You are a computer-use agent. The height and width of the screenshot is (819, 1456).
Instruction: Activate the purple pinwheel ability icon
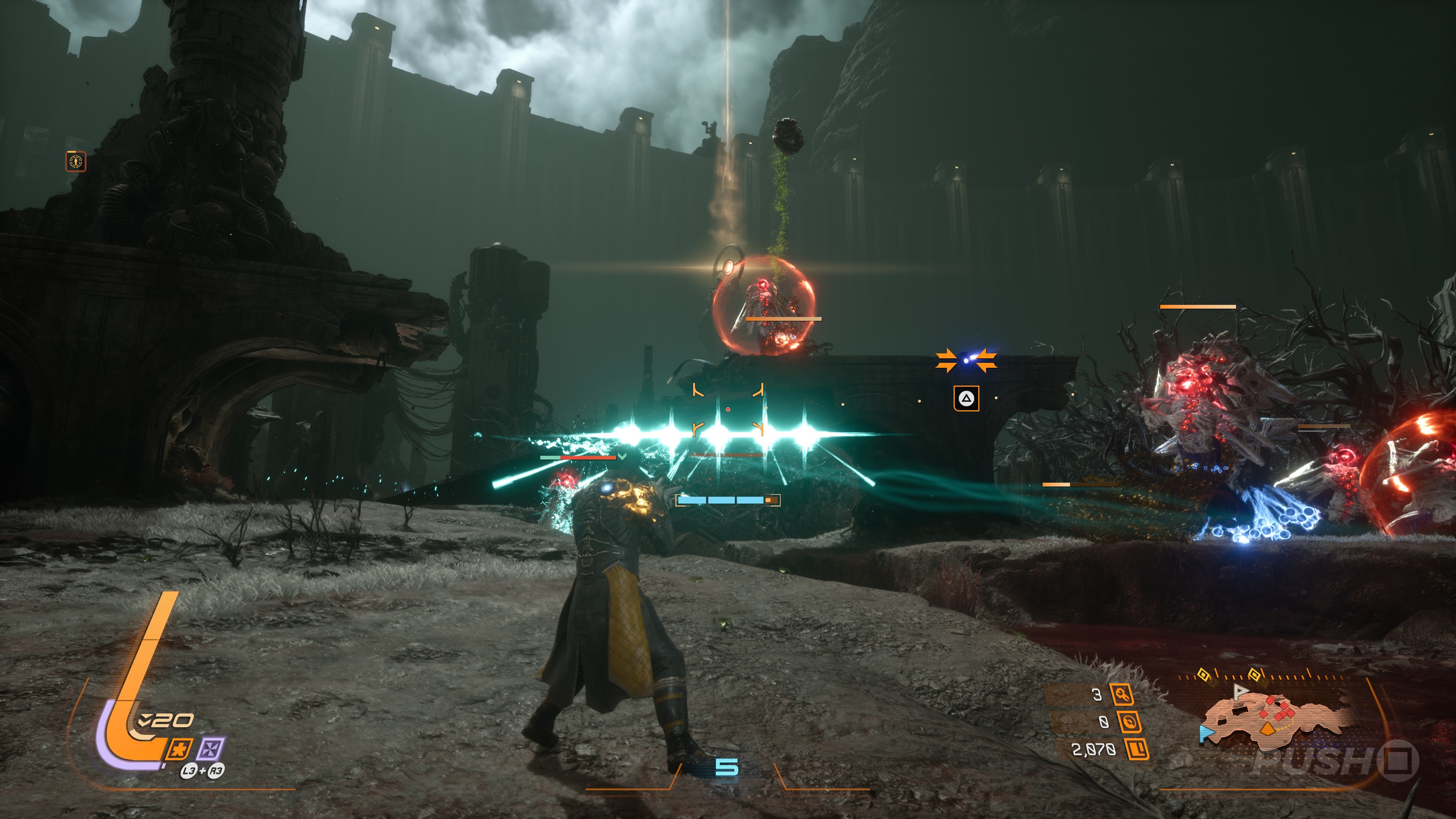[211, 750]
